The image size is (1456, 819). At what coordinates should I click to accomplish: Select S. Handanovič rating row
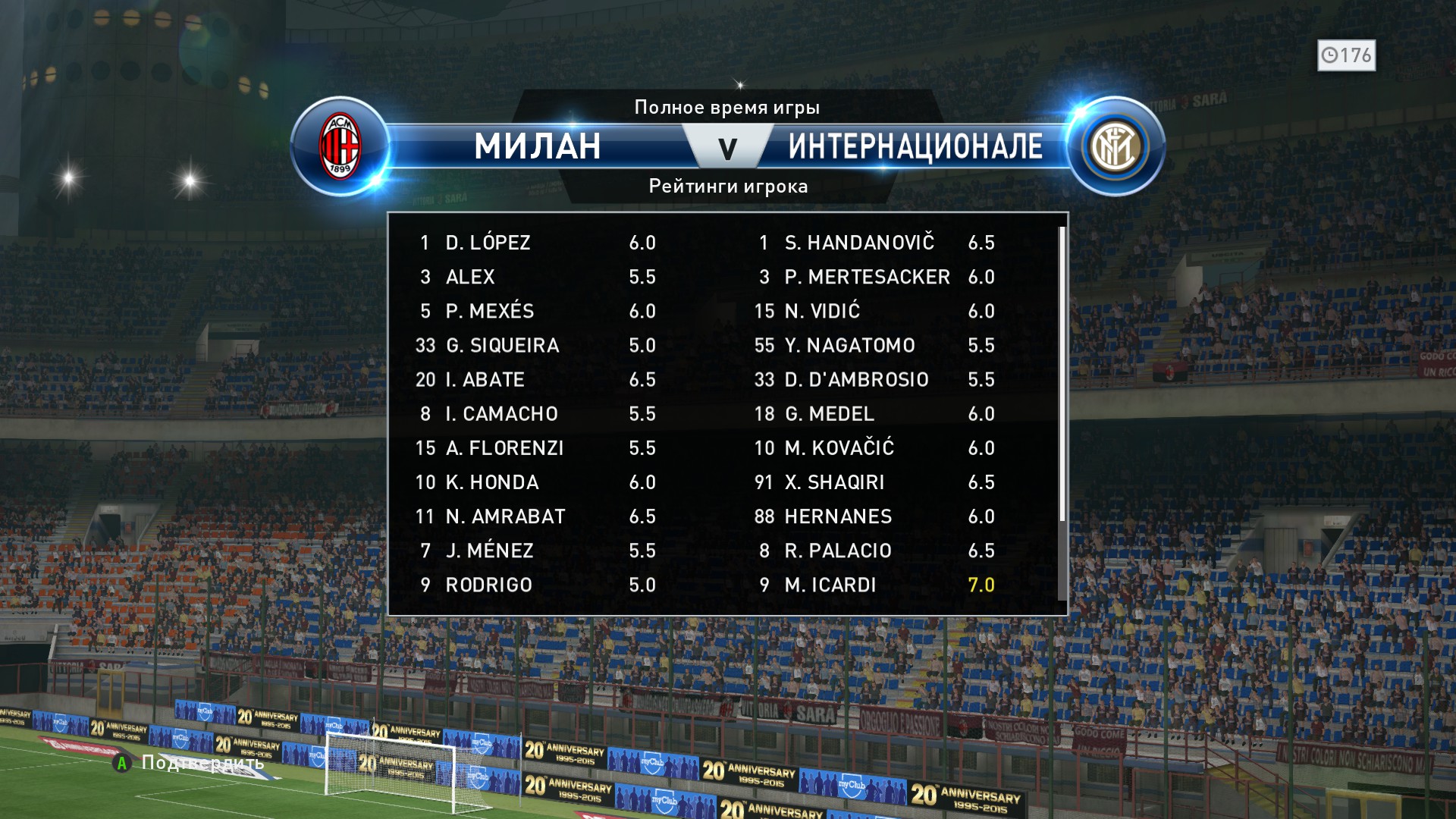[874, 243]
